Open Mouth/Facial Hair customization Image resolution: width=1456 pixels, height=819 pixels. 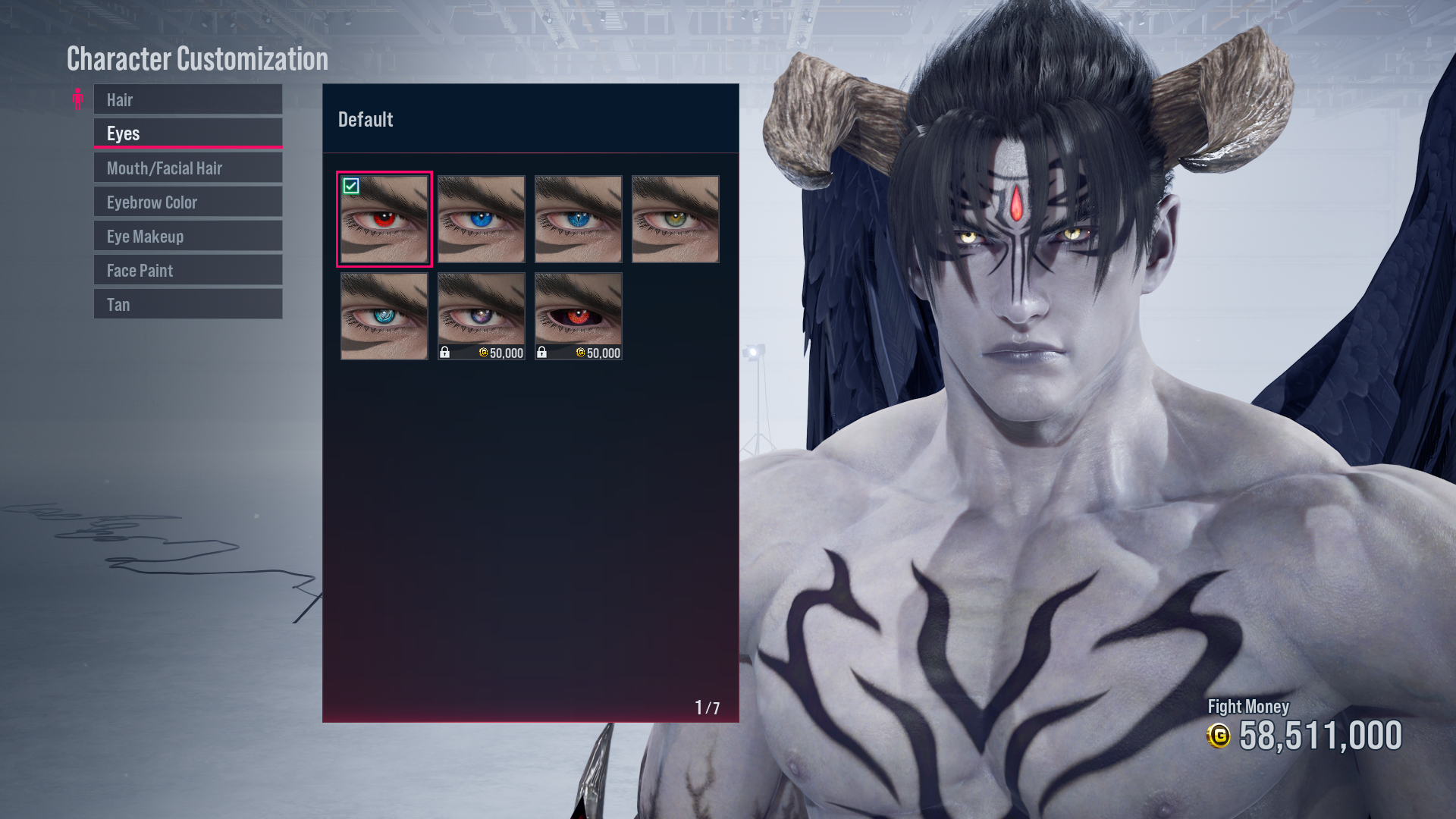point(187,167)
